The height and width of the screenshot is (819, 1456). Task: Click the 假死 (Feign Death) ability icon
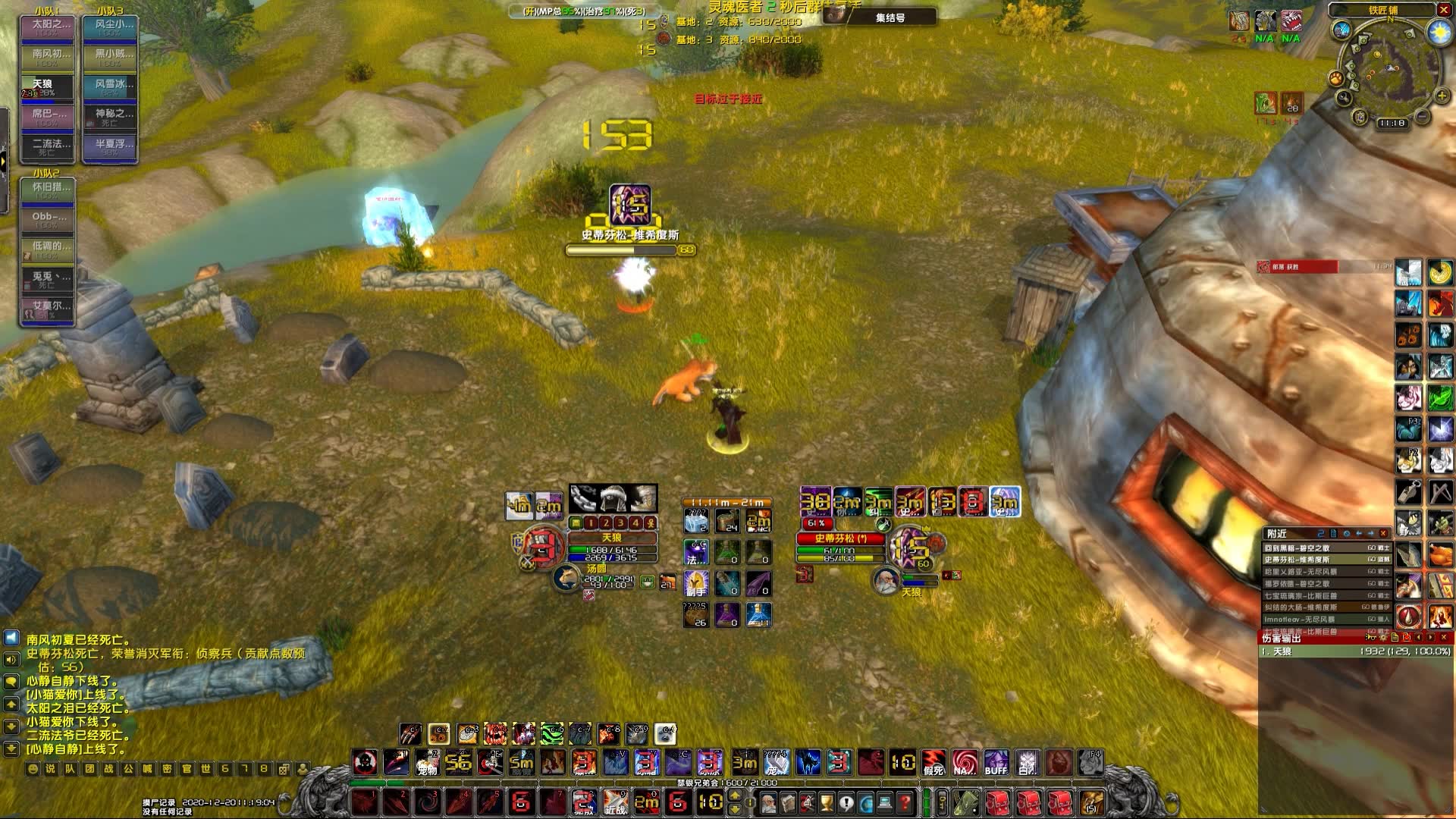pos(934,761)
